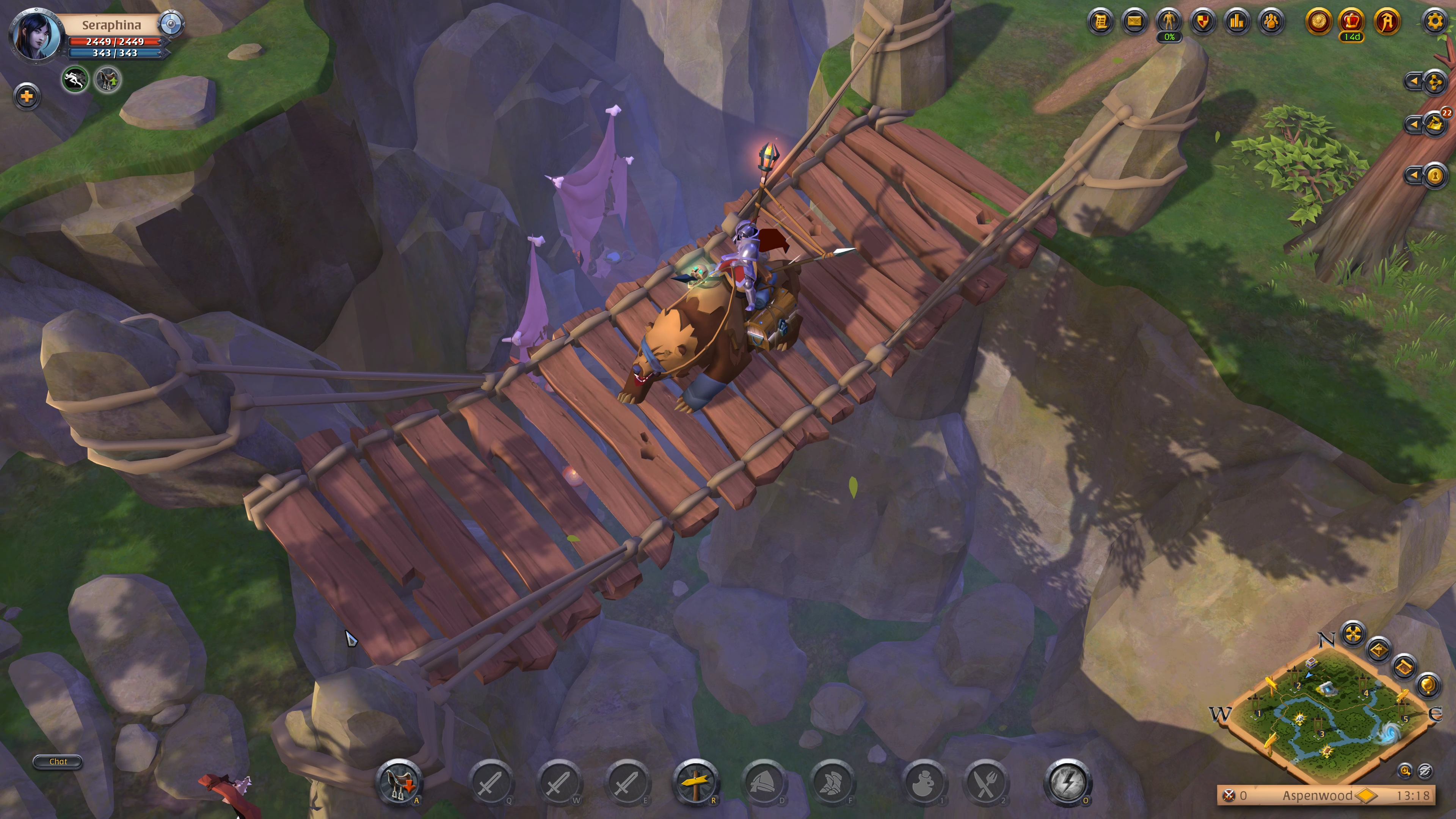Open the mail envelope inbox
This screenshot has width=1456, height=819.
pyautogui.click(x=1134, y=22)
